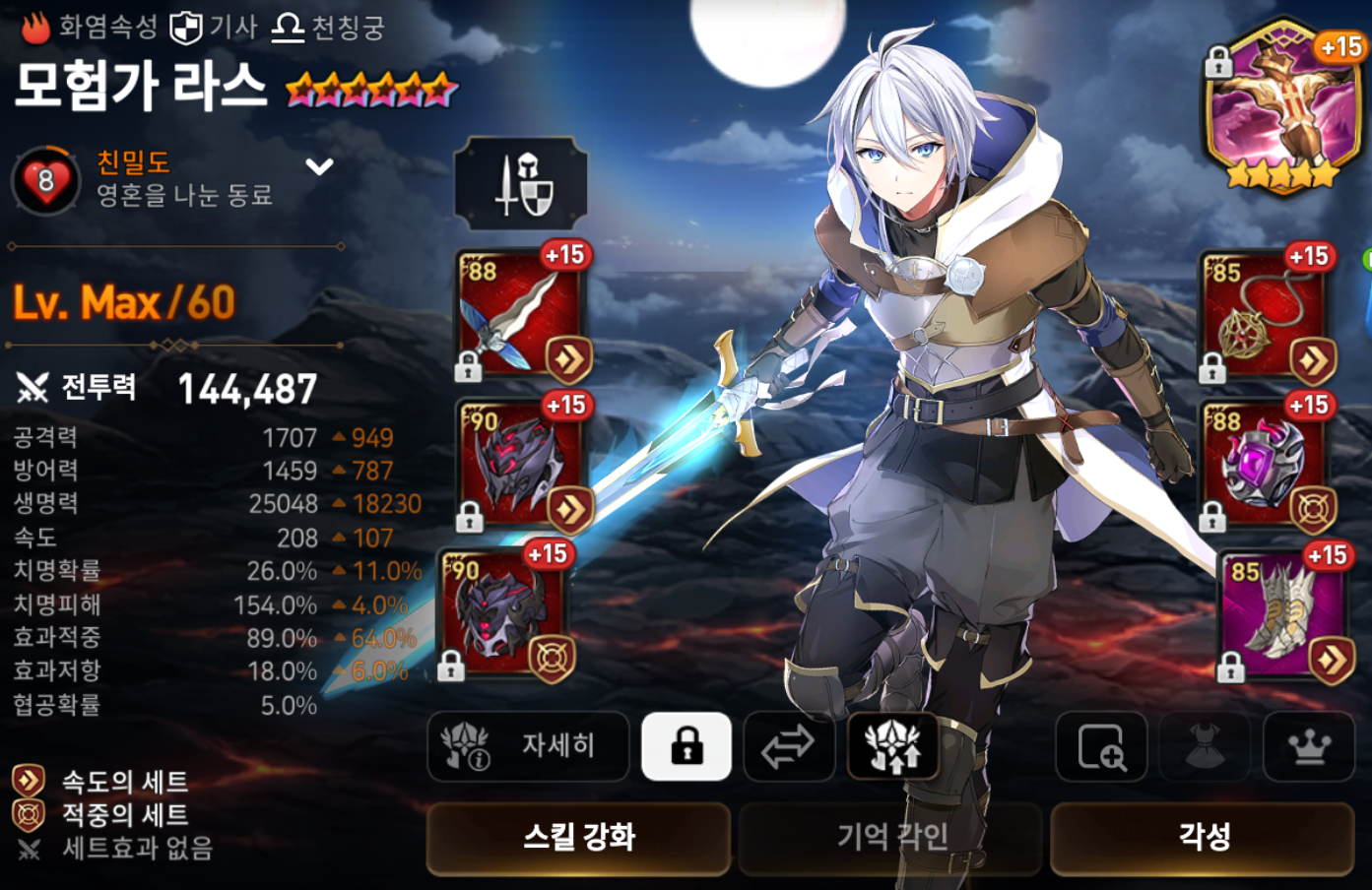Image resolution: width=1372 pixels, height=890 pixels.
Task: Click the swap arrows button
Action: pos(788,746)
